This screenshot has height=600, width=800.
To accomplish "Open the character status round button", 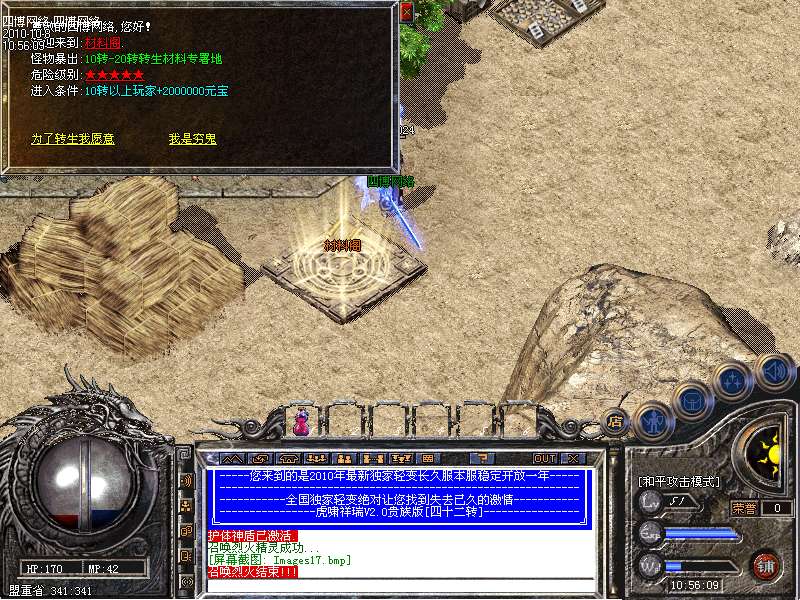I will coord(652,421).
